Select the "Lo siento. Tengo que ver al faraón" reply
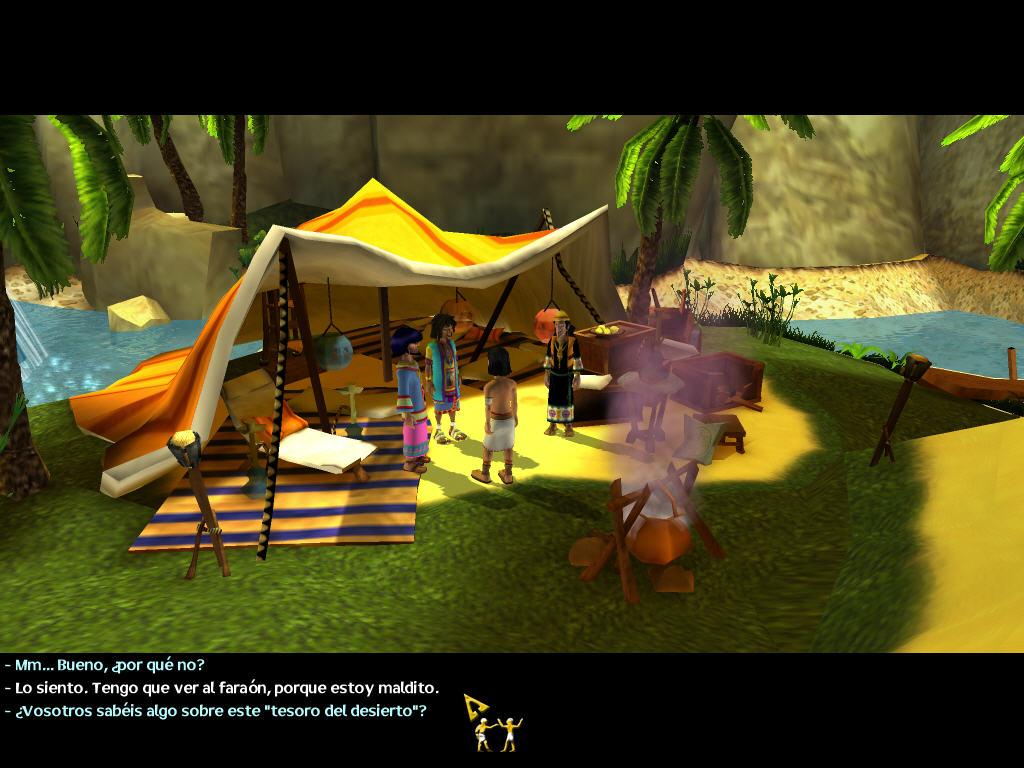 click(x=227, y=688)
